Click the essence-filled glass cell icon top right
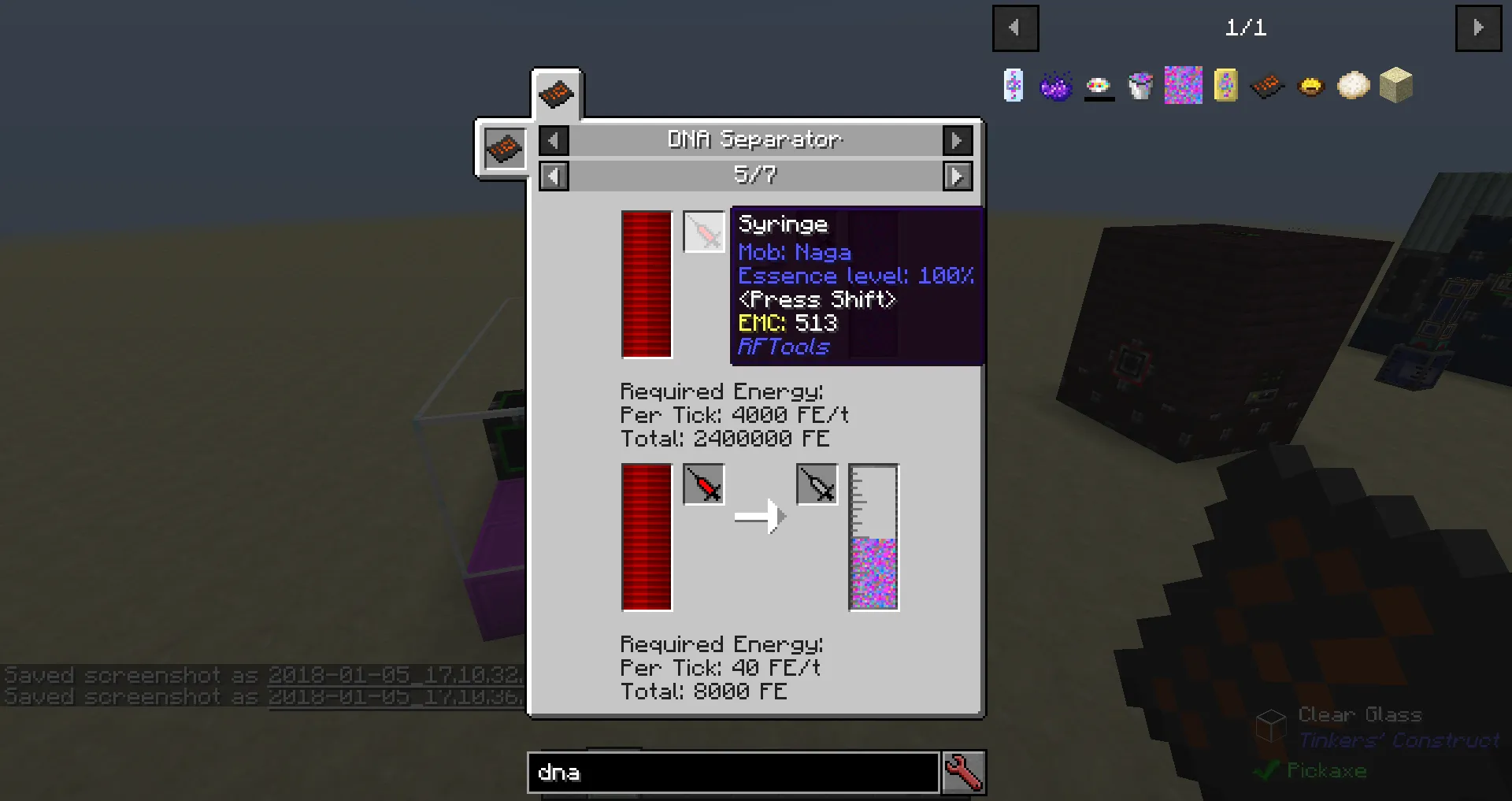 [x=1014, y=86]
